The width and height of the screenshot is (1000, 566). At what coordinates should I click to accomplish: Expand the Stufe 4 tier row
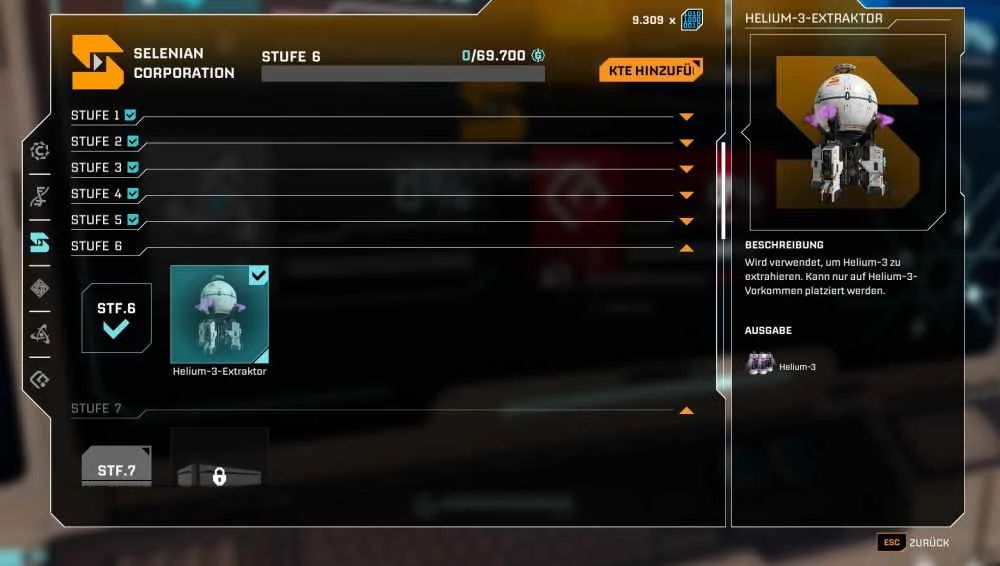click(x=686, y=194)
